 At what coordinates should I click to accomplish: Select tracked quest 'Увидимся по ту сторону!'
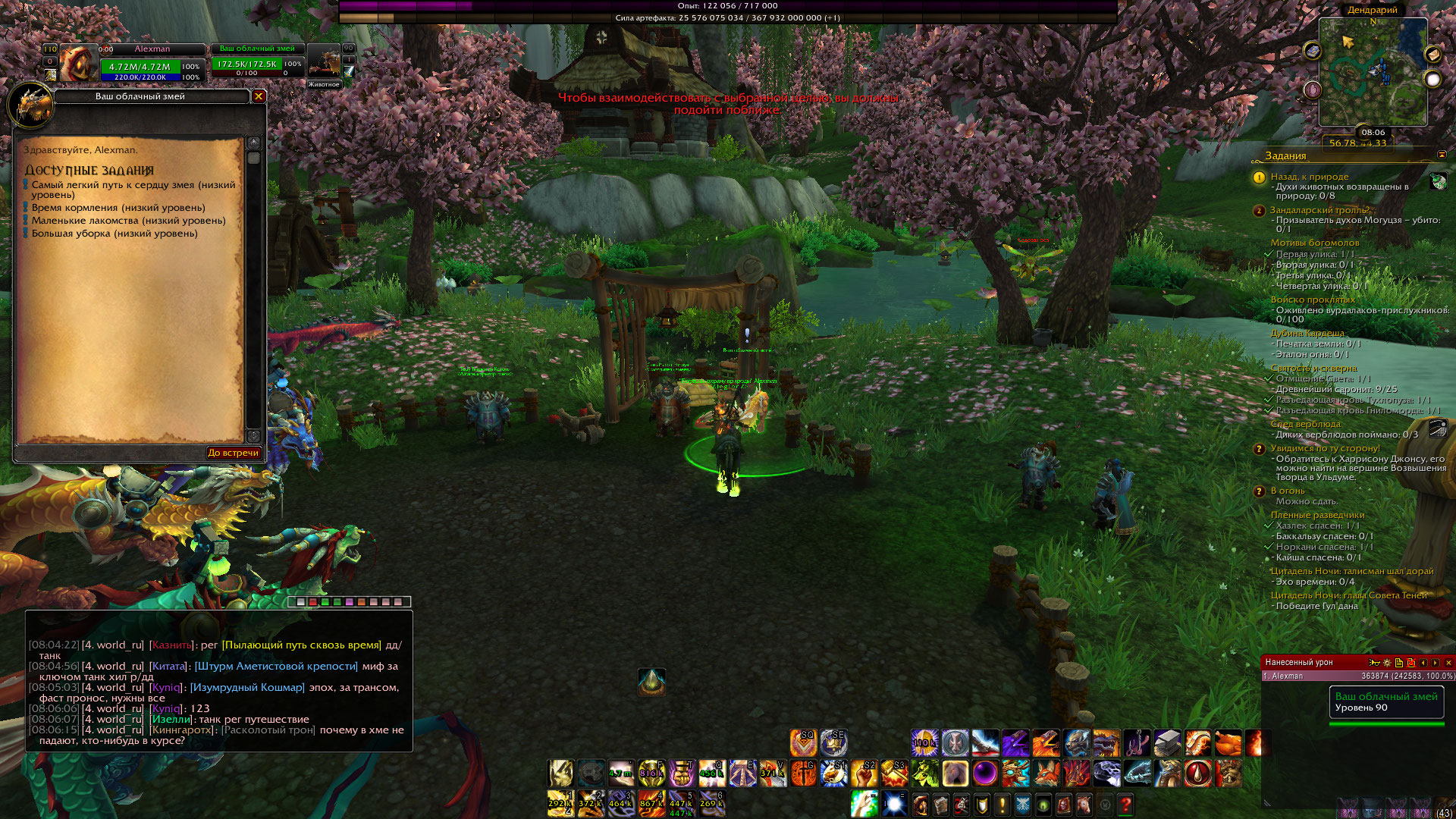pyautogui.click(x=1325, y=448)
